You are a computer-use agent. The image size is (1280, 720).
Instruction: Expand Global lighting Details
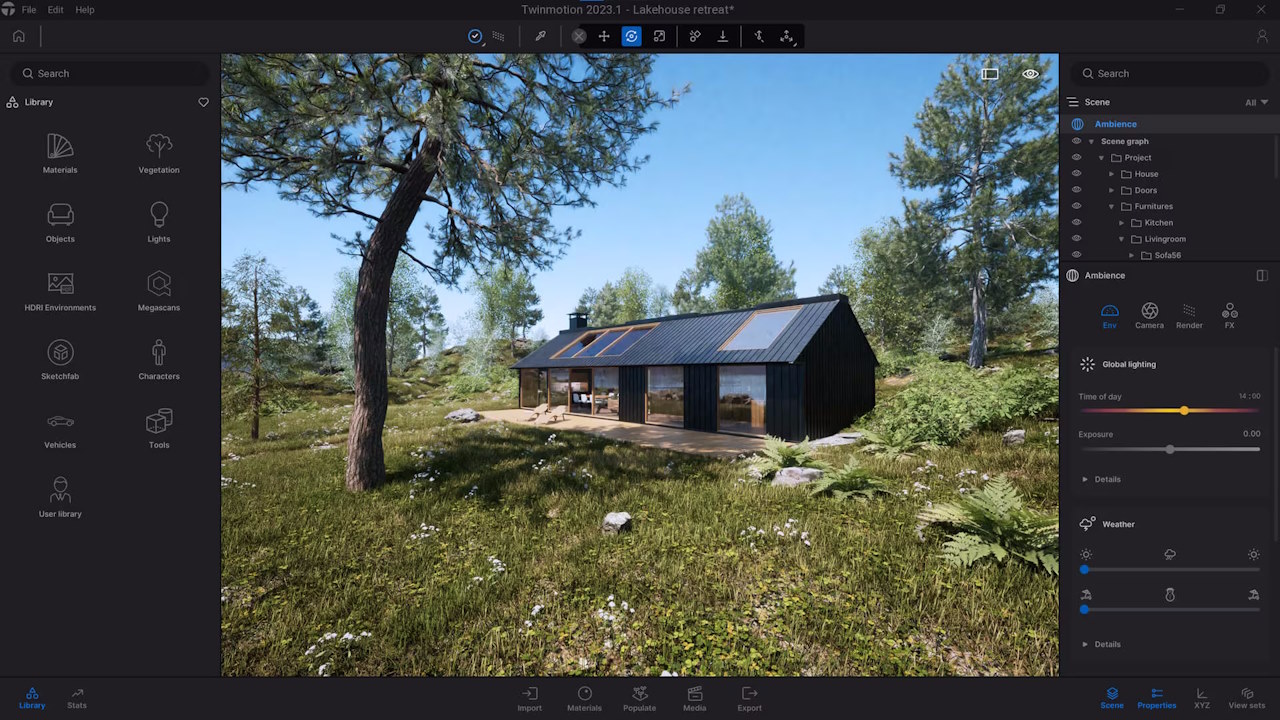pyautogui.click(x=1107, y=480)
